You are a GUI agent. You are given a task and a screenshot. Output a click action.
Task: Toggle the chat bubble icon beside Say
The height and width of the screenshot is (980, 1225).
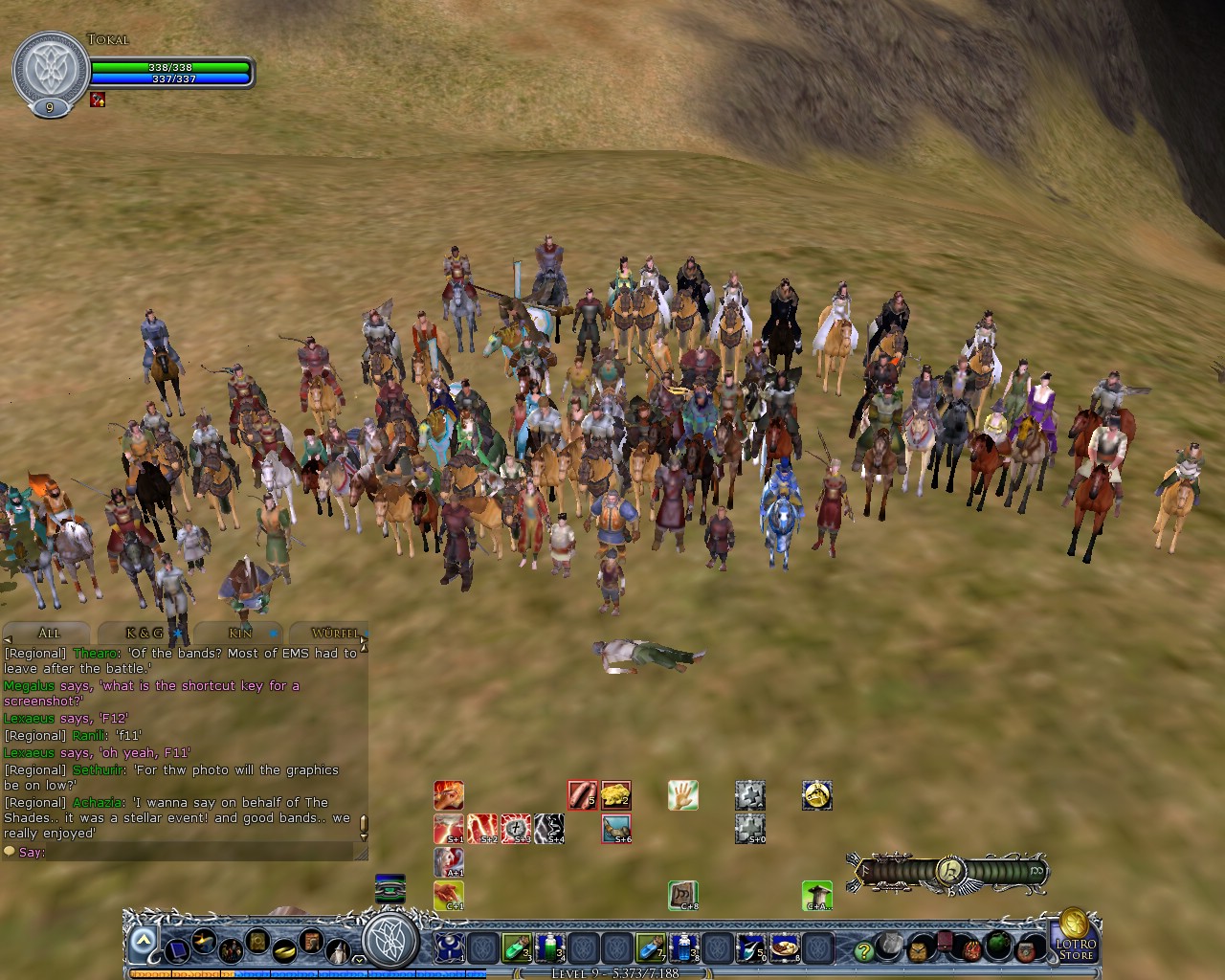[x=10, y=852]
